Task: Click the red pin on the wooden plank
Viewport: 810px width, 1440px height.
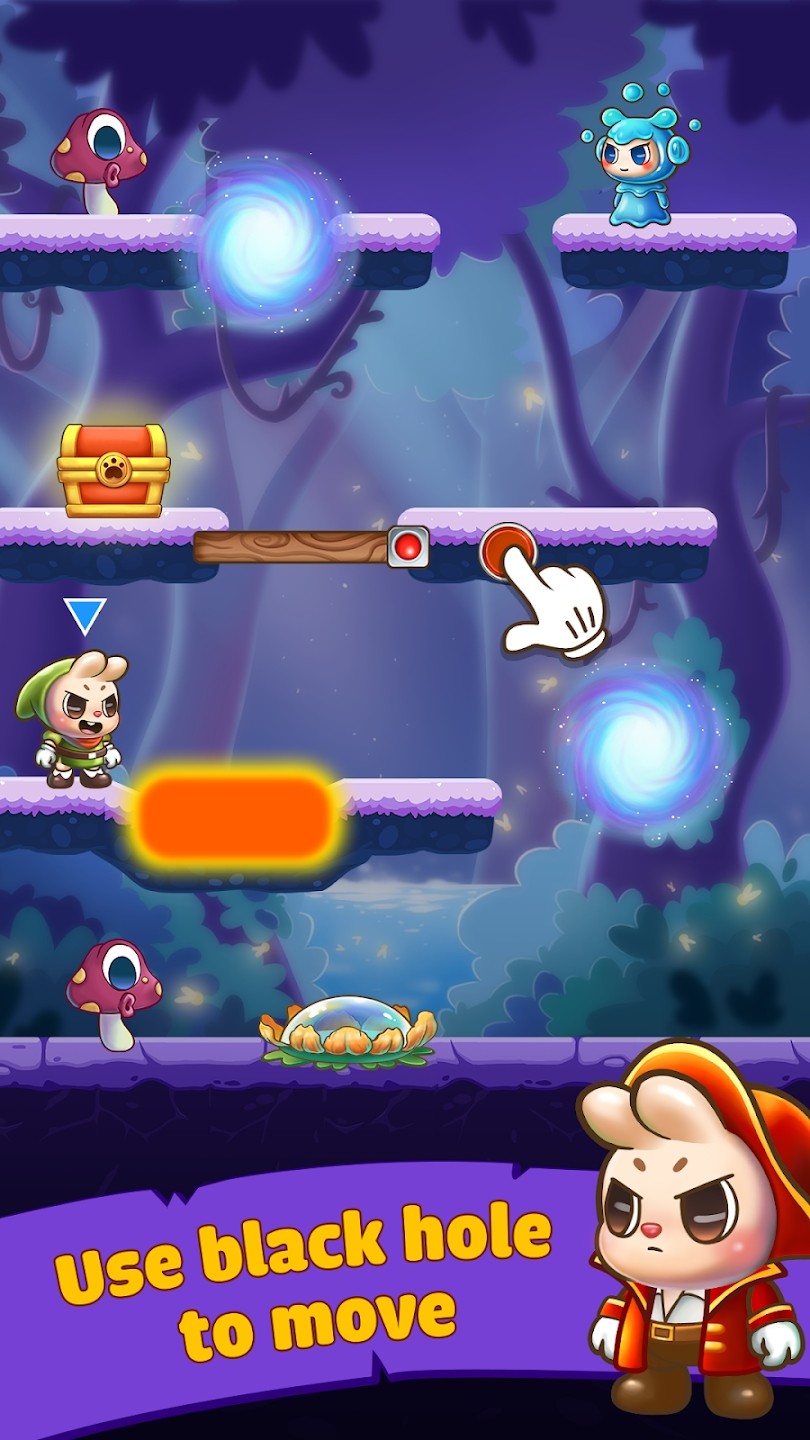Action: pyautogui.click(x=408, y=547)
